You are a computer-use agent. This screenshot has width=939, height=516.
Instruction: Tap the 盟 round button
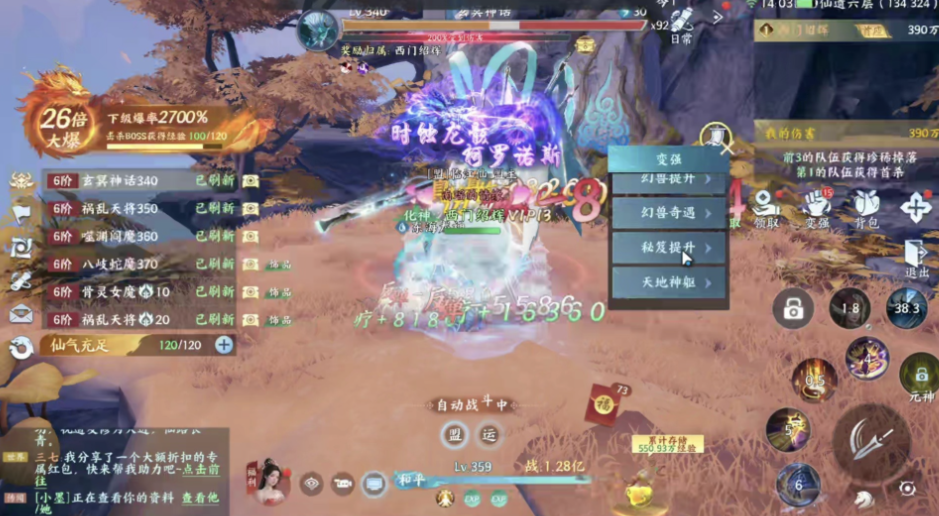coord(455,435)
